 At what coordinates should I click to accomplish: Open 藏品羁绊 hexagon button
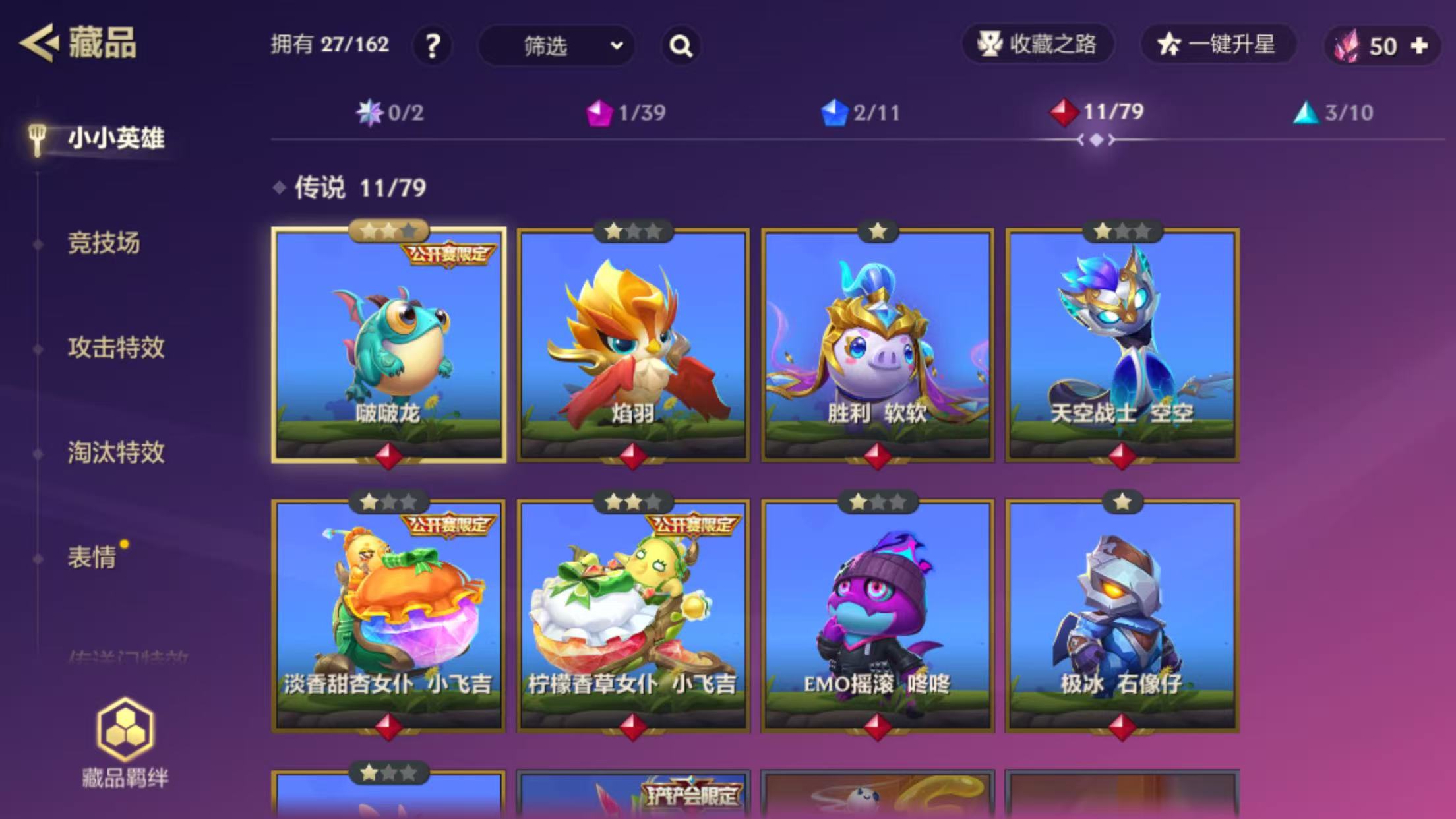pyautogui.click(x=125, y=743)
